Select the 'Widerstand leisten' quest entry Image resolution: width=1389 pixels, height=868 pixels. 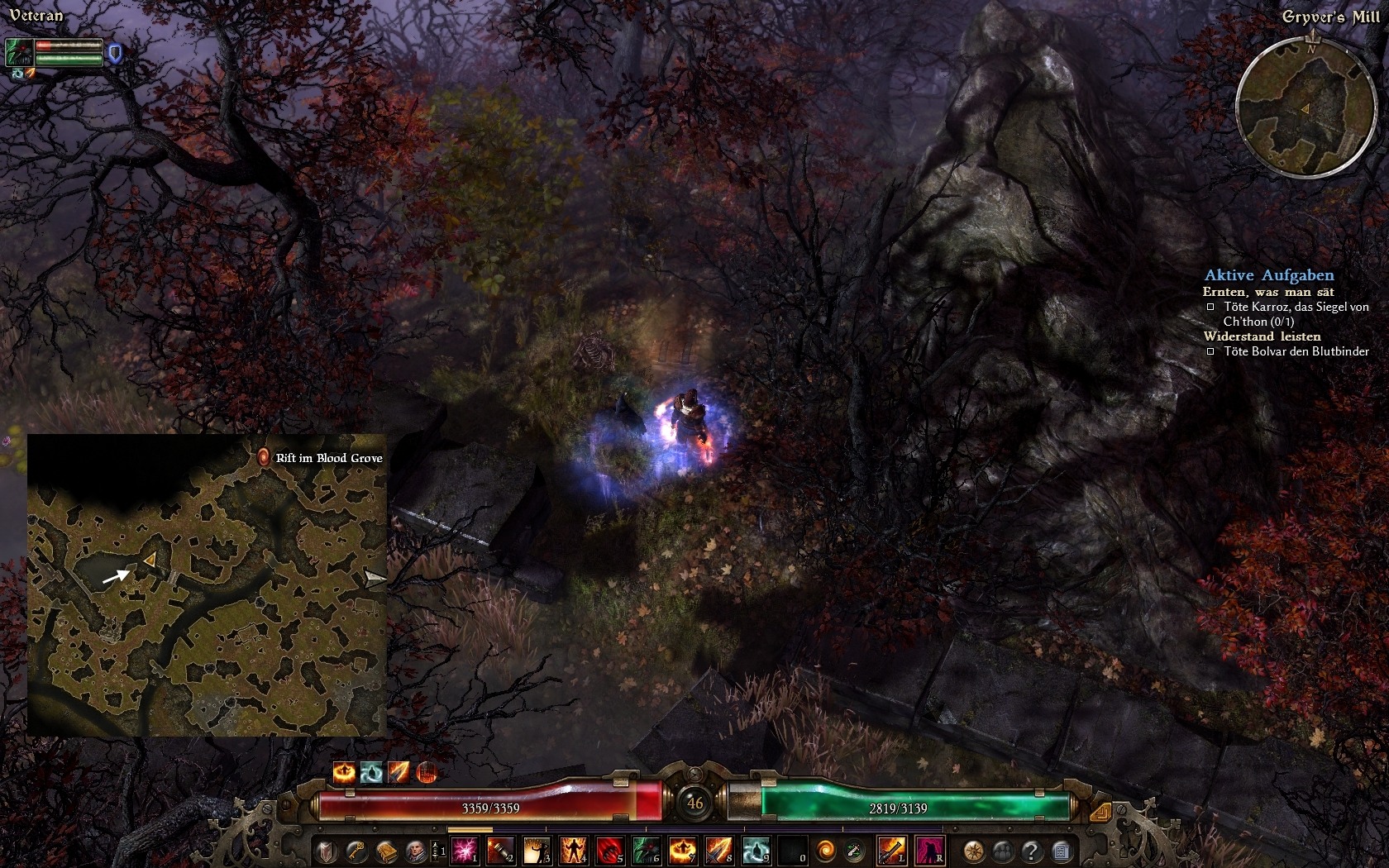click(1262, 336)
